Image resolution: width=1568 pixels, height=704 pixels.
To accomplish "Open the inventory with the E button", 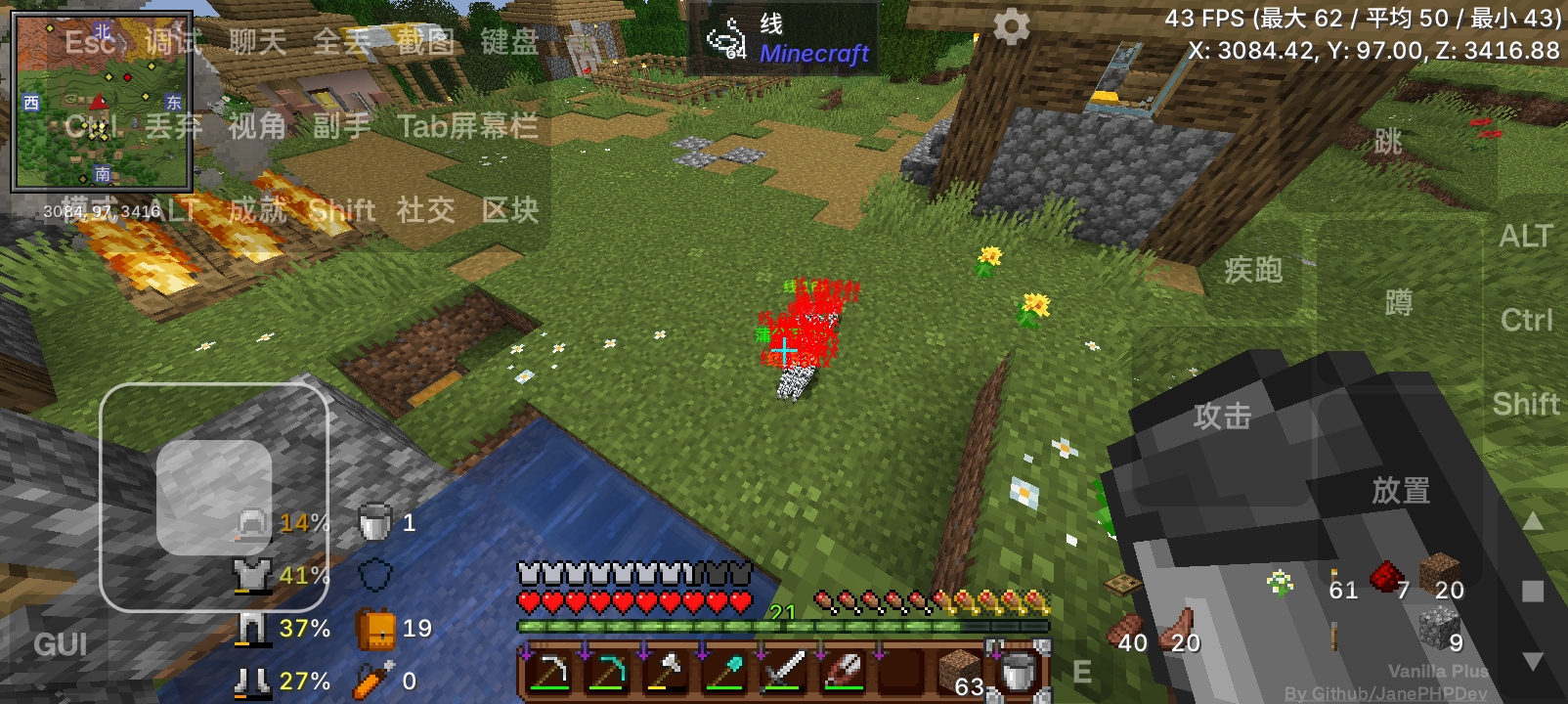I will coord(1083,672).
